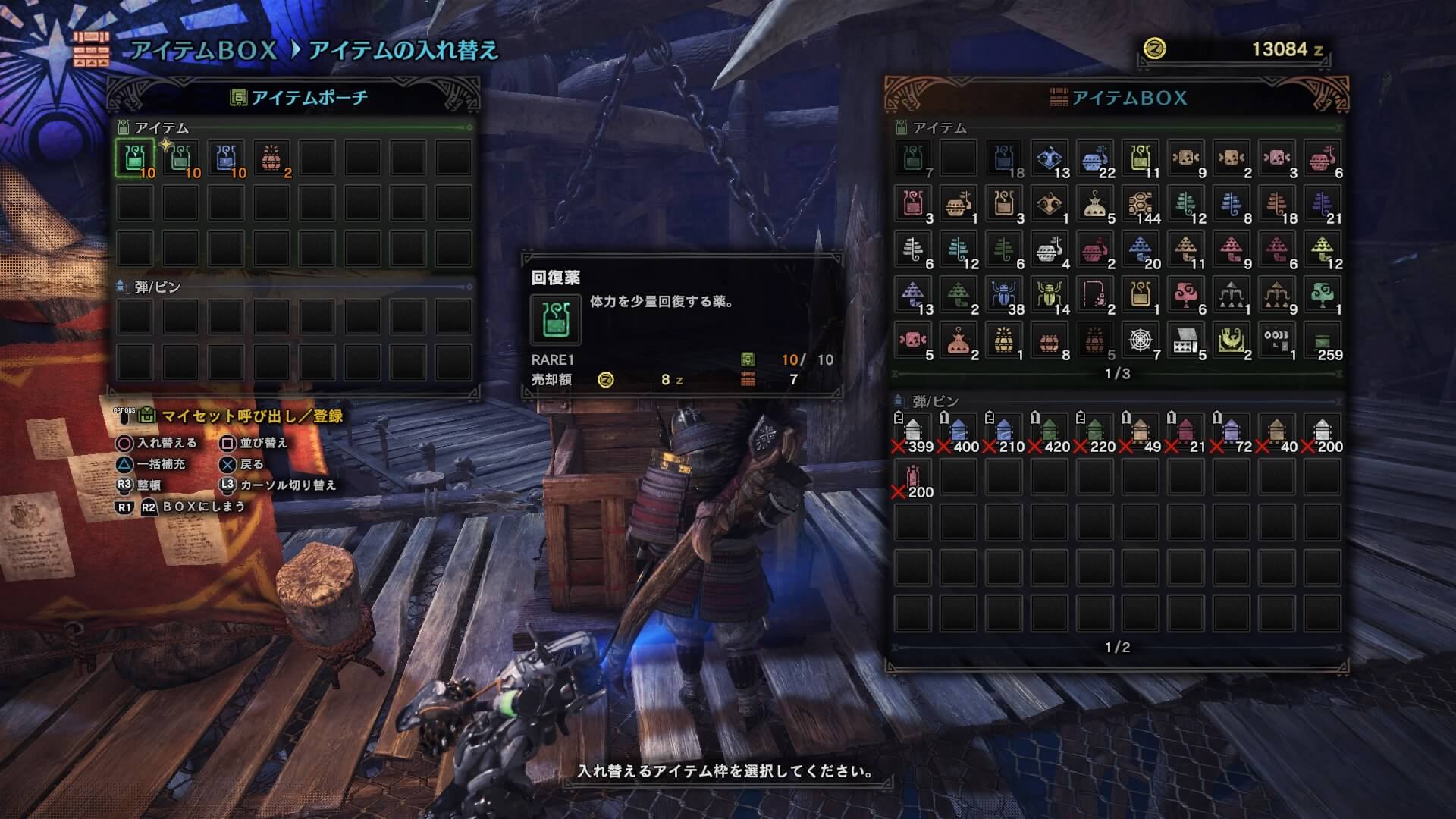Select the white ammo stack of 399
Viewport: 1456px width, 819px height.
click(x=913, y=432)
